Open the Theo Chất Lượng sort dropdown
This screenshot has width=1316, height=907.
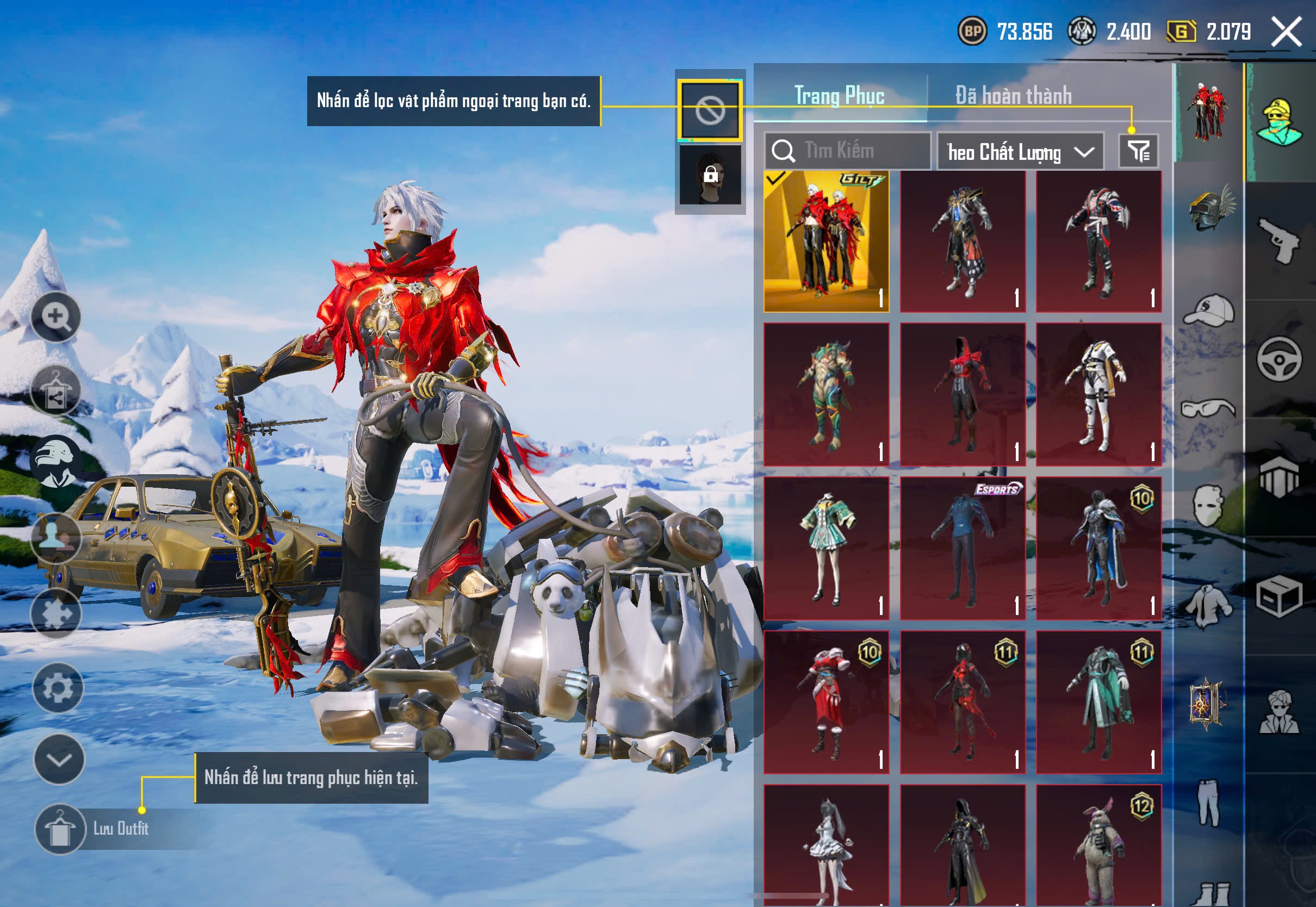pyautogui.click(x=1020, y=152)
